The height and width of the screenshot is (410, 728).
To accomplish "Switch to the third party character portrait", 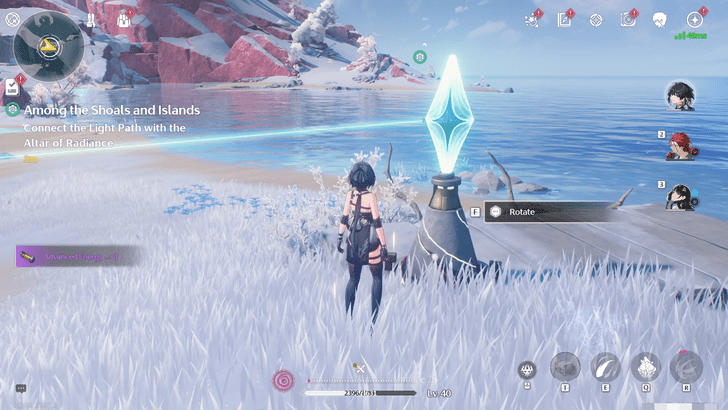I will pos(682,193).
